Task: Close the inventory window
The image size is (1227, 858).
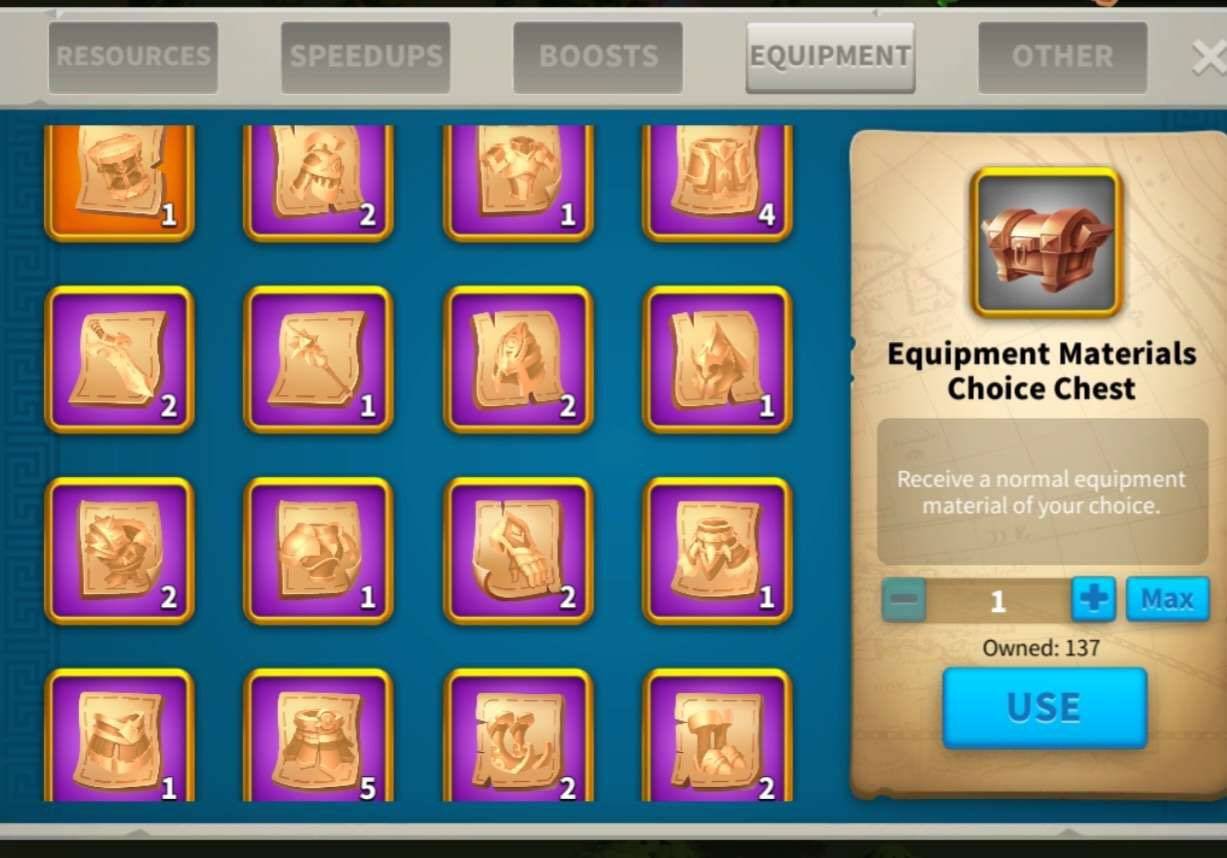Action: (1209, 59)
